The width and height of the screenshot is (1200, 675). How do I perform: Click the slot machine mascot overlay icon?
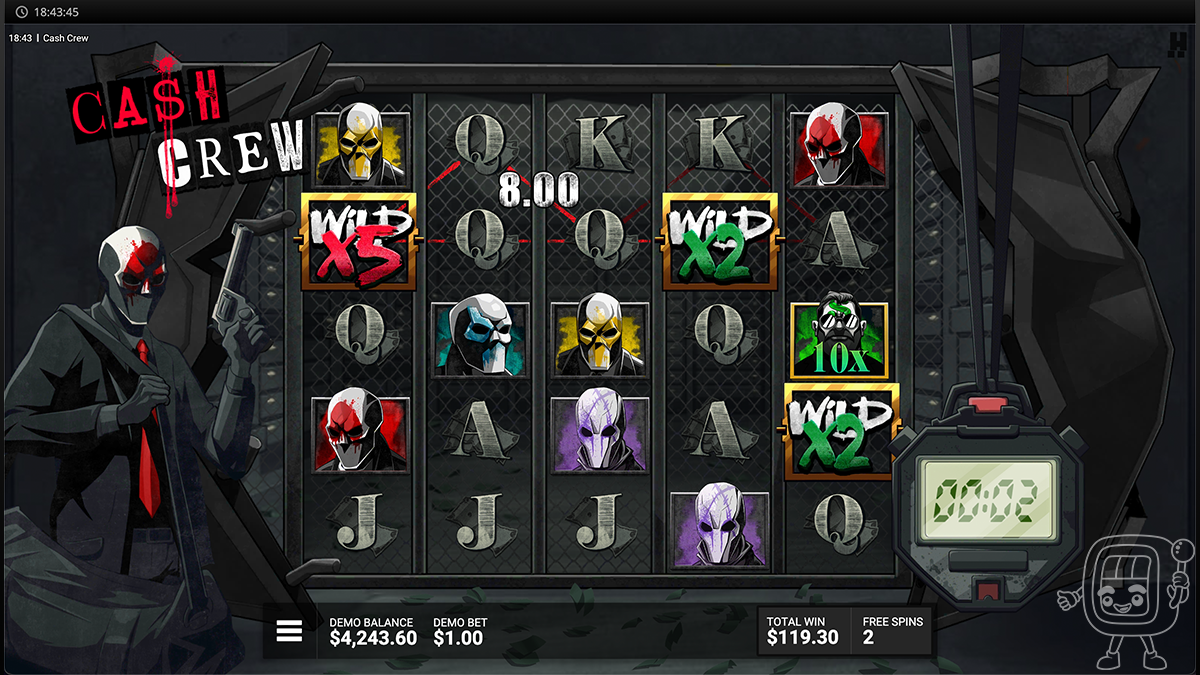click(1127, 602)
